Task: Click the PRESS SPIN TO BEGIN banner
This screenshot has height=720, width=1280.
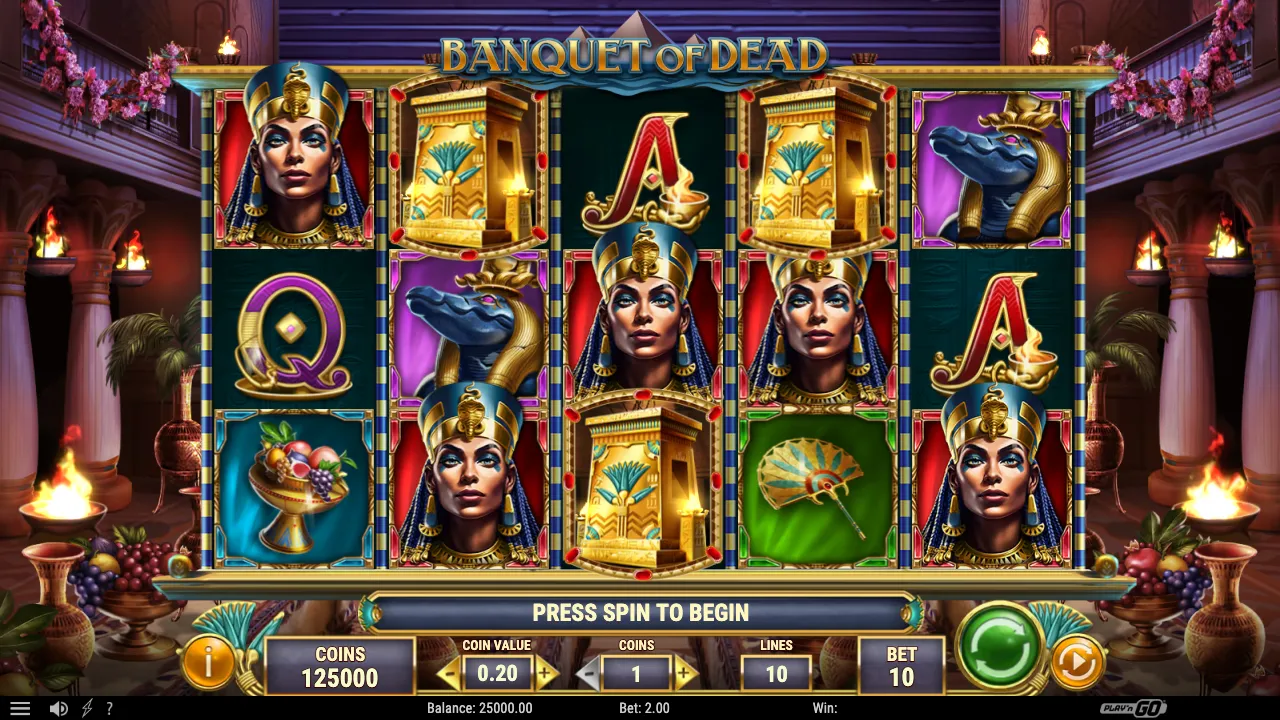Action: coord(640,613)
